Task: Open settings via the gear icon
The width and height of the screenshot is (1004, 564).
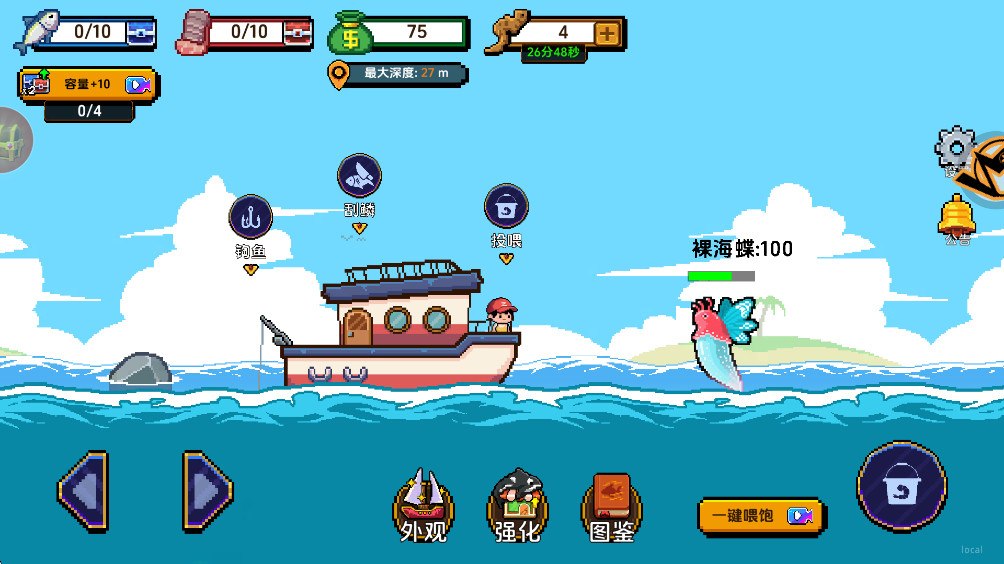Action: tap(953, 148)
